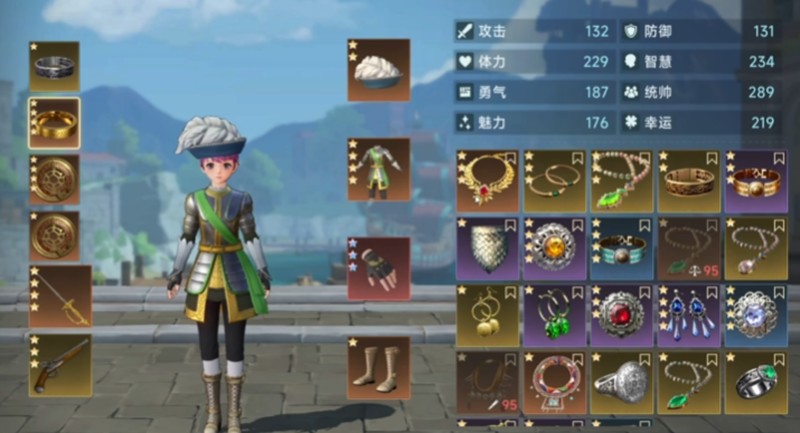Viewport: 800px width, 433px height.
Task: Select the pair of thin gold bangles
Action: 554,181
